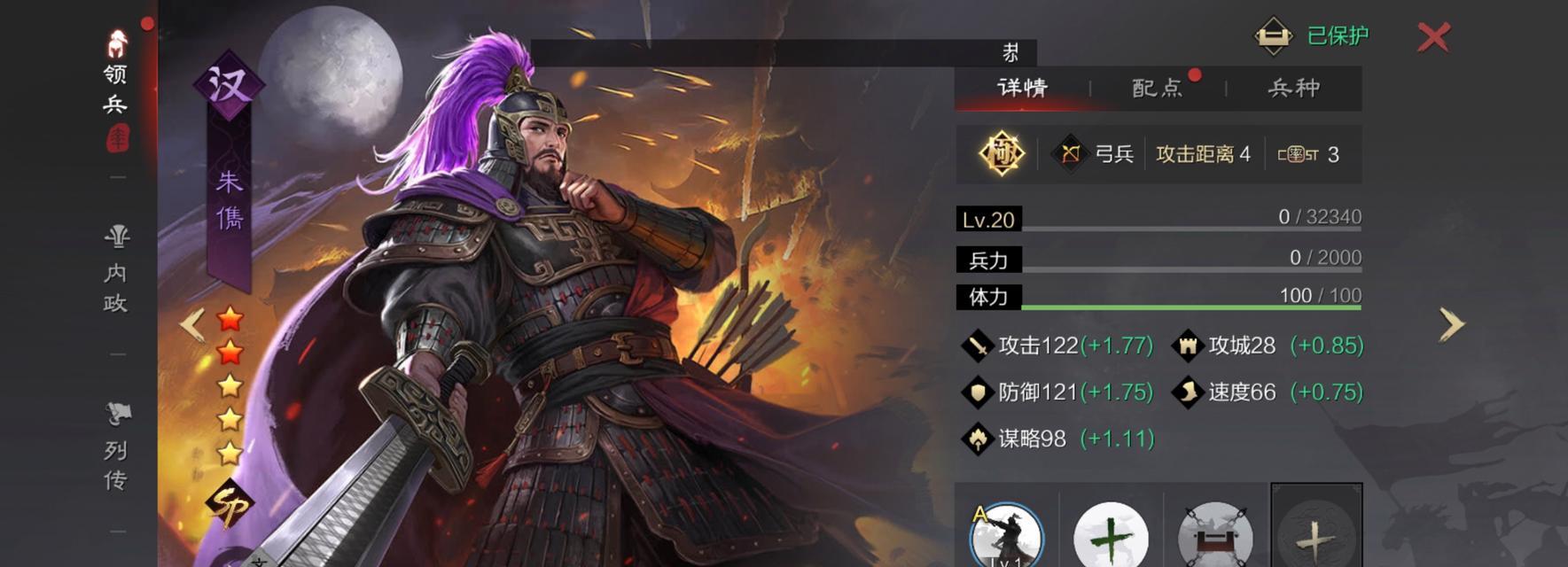
Task: Close the general details screen
Action: [1432, 37]
